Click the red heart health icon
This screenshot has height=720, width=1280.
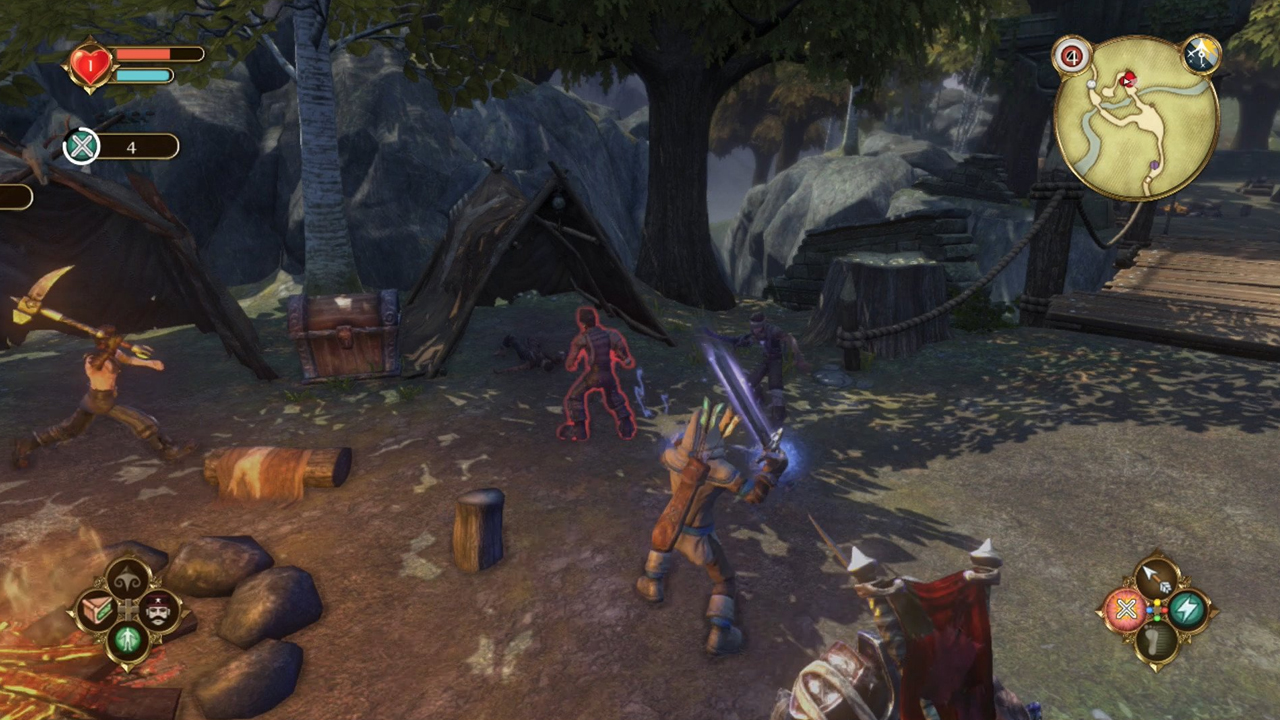pos(90,66)
